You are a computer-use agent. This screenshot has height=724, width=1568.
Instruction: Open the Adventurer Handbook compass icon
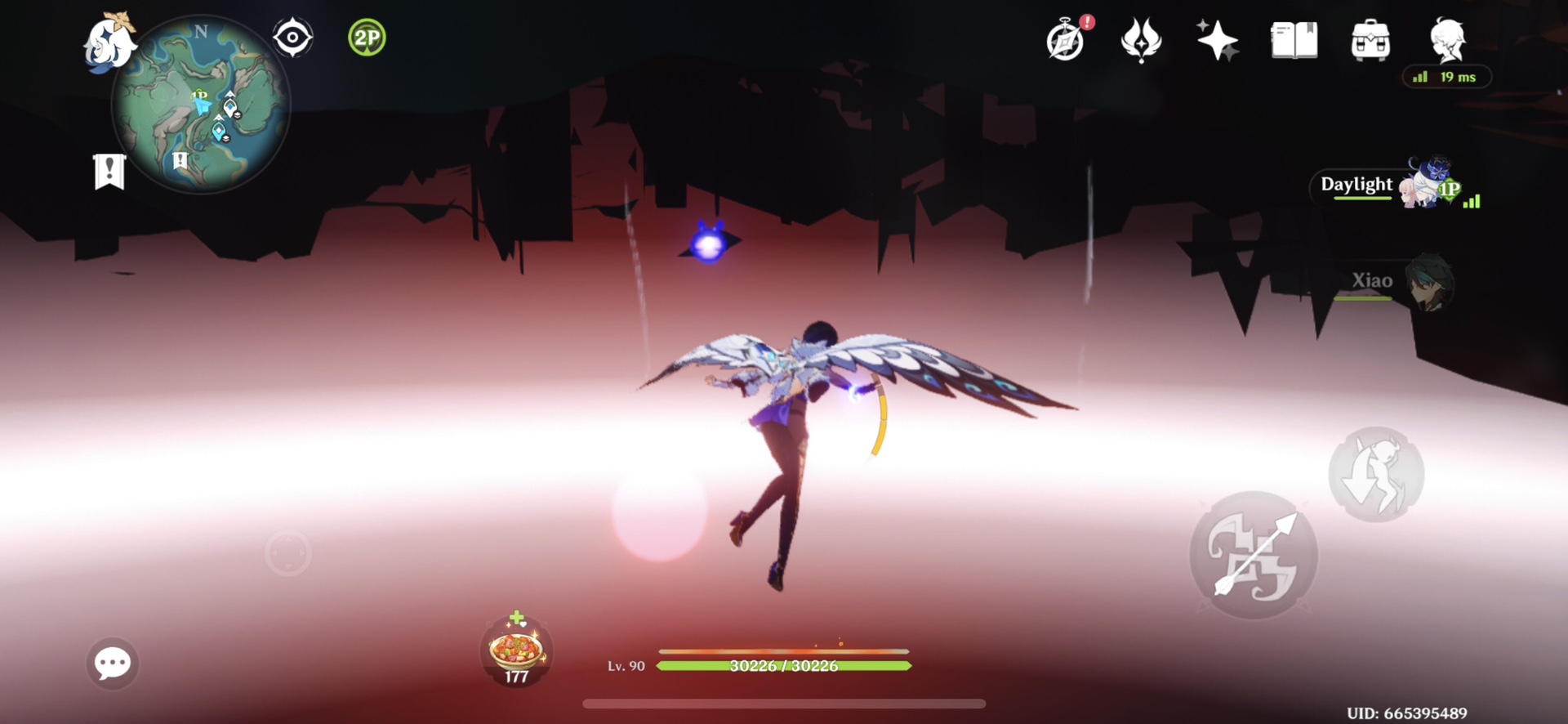pyautogui.click(x=1063, y=38)
